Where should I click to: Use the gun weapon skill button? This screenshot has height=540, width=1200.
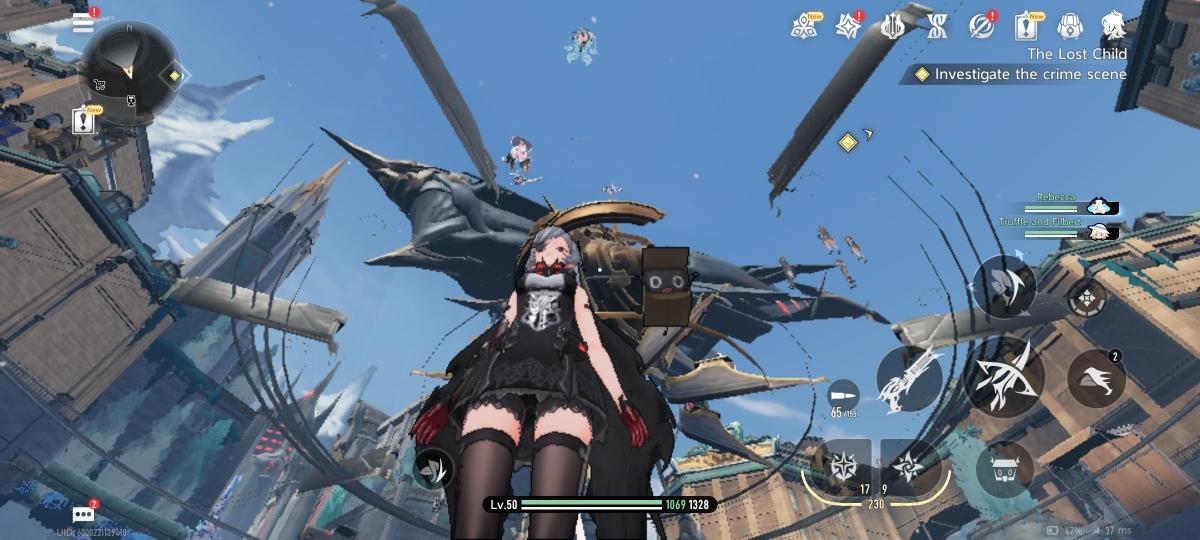click(909, 379)
